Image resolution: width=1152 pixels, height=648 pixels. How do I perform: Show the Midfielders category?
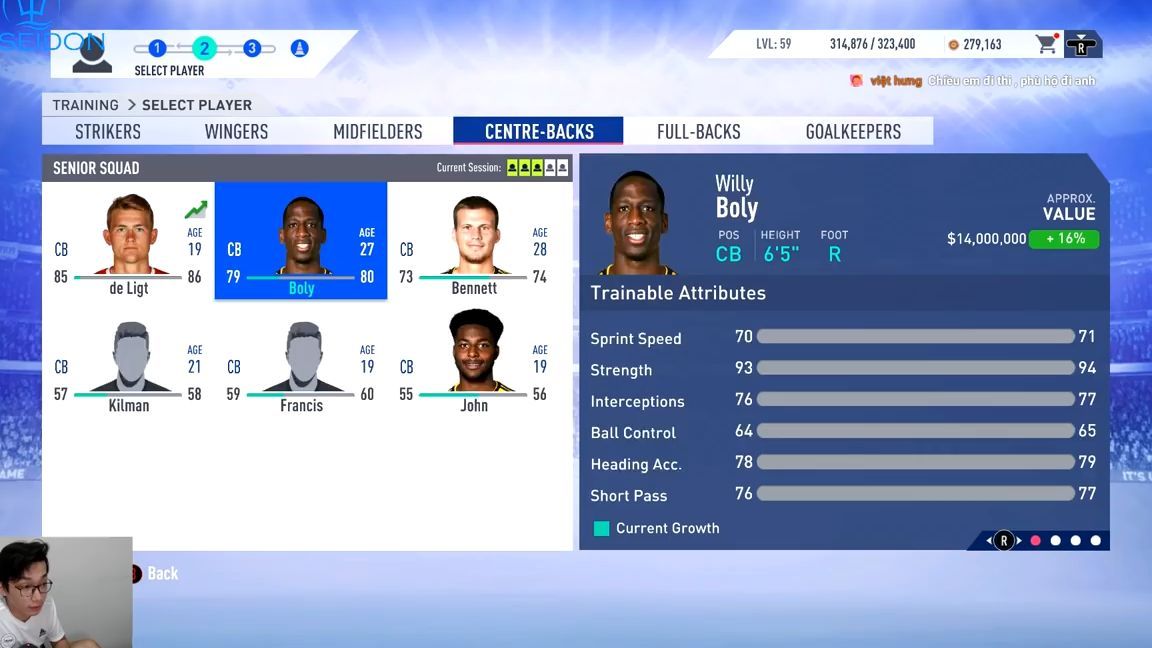[x=377, y=132]
